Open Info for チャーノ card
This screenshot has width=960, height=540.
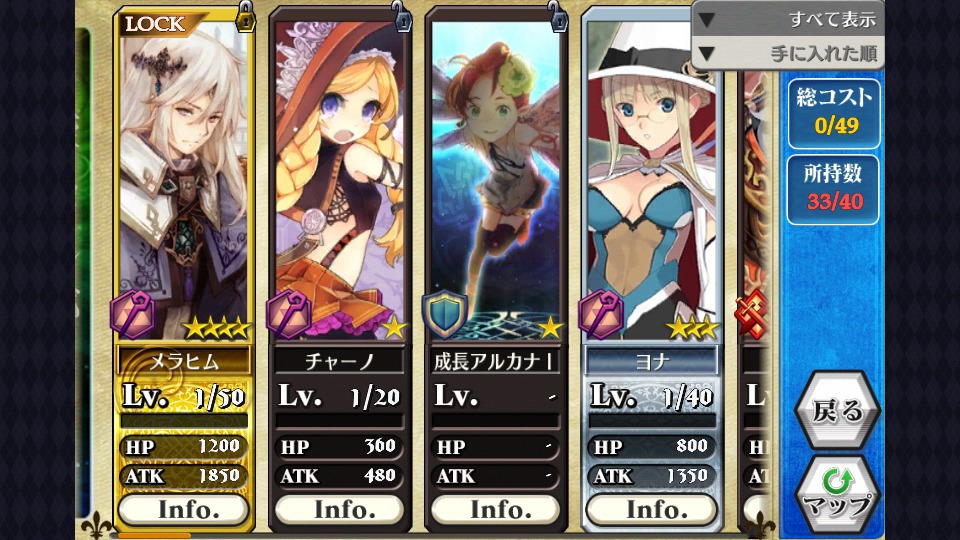coord(340,509)
